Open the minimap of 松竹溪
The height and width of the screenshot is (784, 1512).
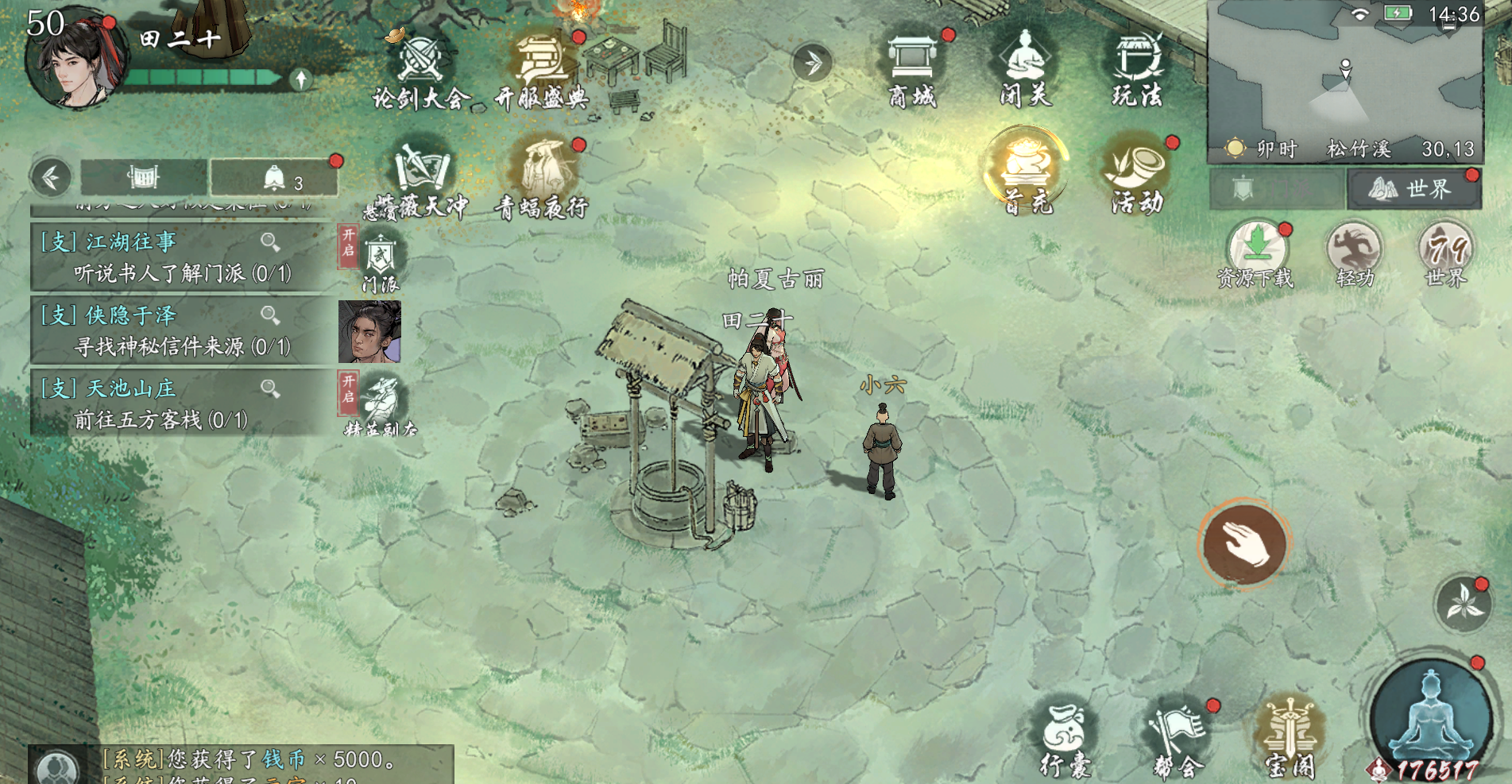point(1345,71)
